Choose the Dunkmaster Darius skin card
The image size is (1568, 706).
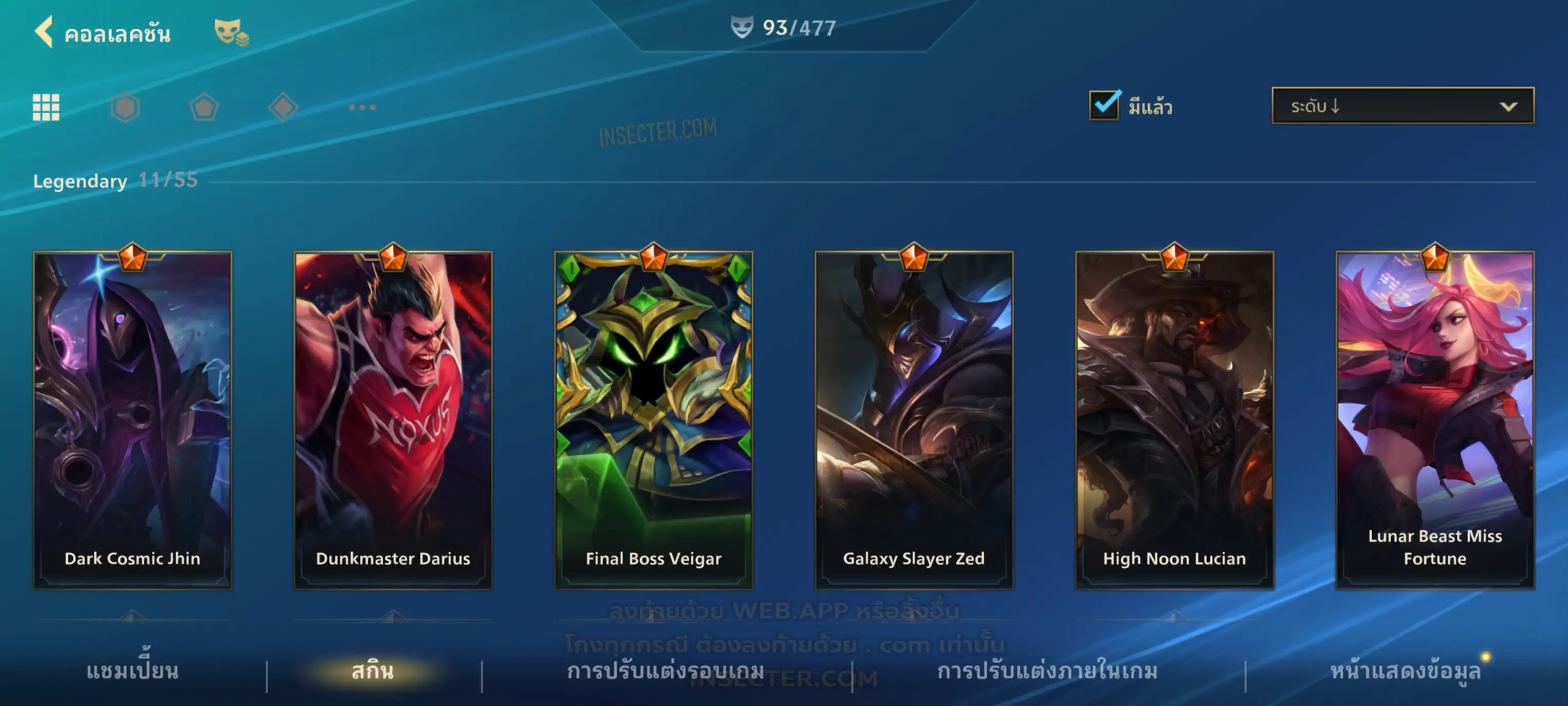coord(393,420)
